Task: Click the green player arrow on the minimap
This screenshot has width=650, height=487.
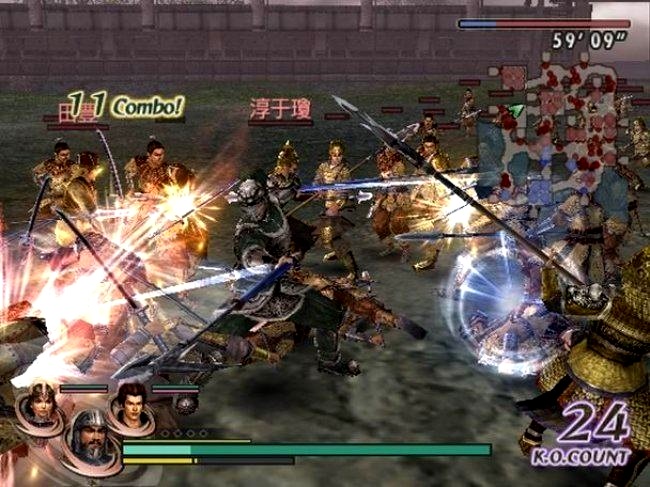Action: [x=516, y=109]
